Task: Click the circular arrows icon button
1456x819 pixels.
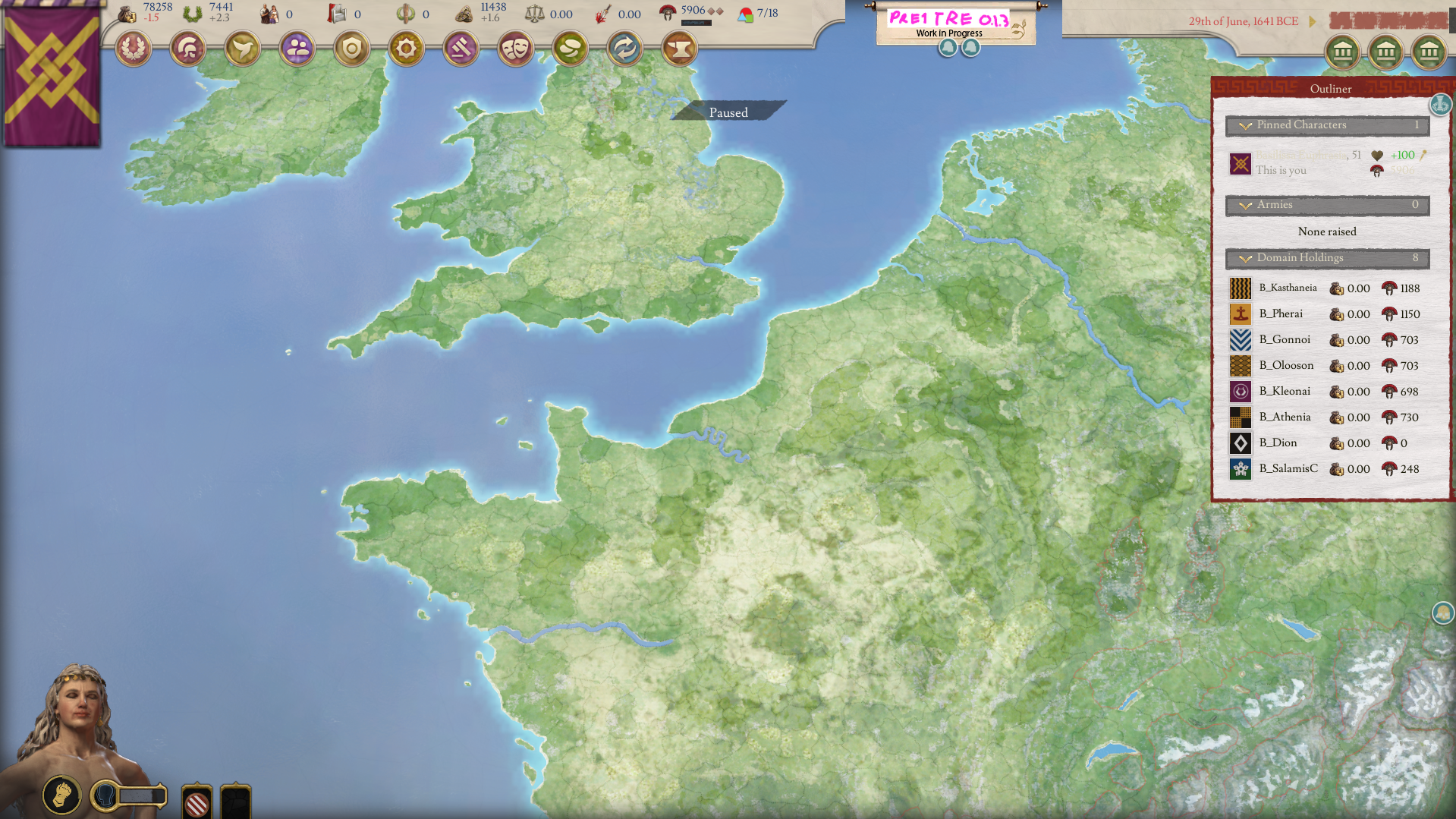Action: pos(625,49)
